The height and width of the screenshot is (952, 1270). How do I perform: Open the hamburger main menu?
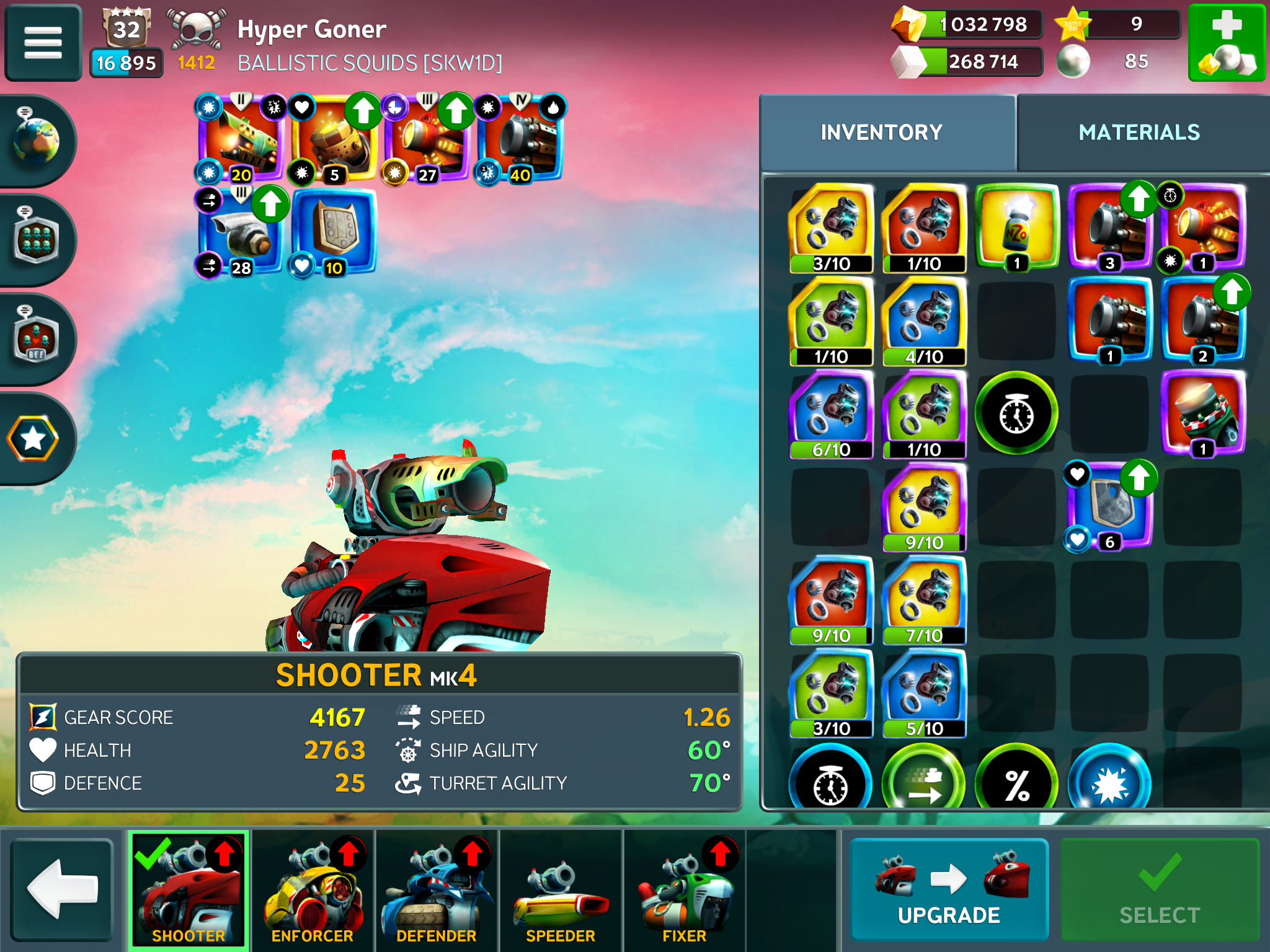click(43, 43)
